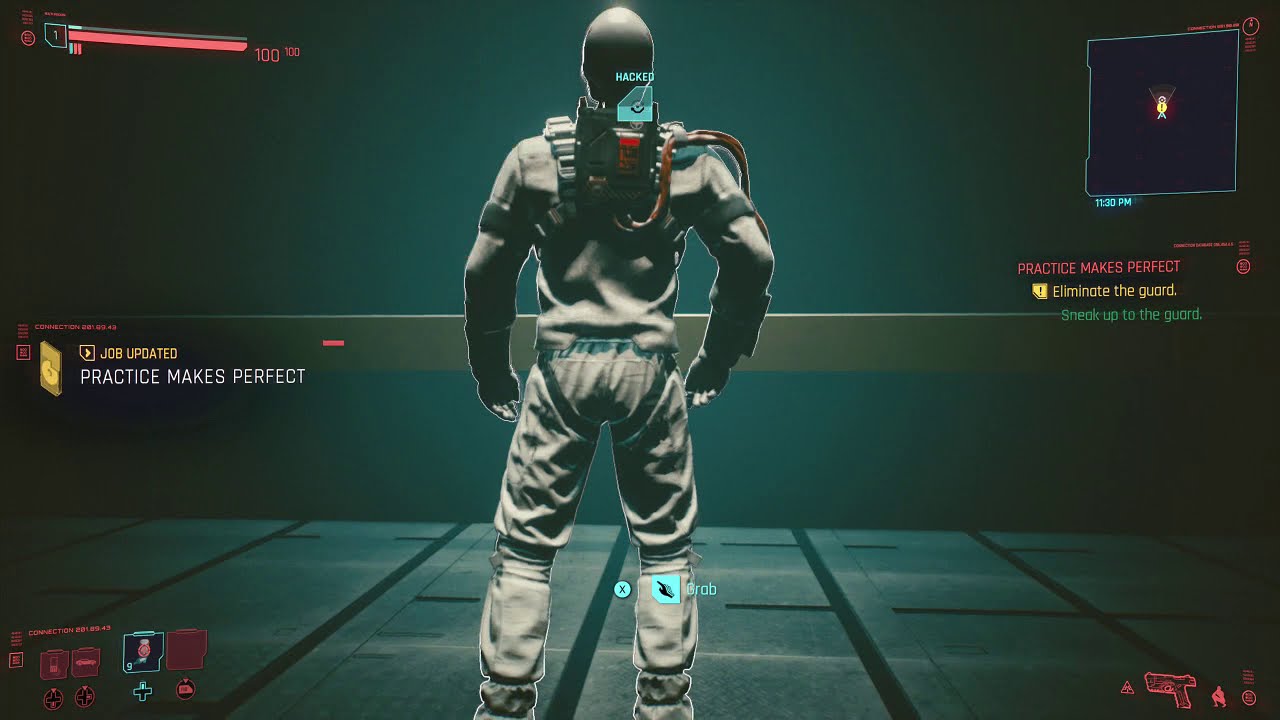Click the healing cross icon below the inhaler
Image resolution: width=1280 pixels, height=720 pixels.
click(x=142, y=692)
